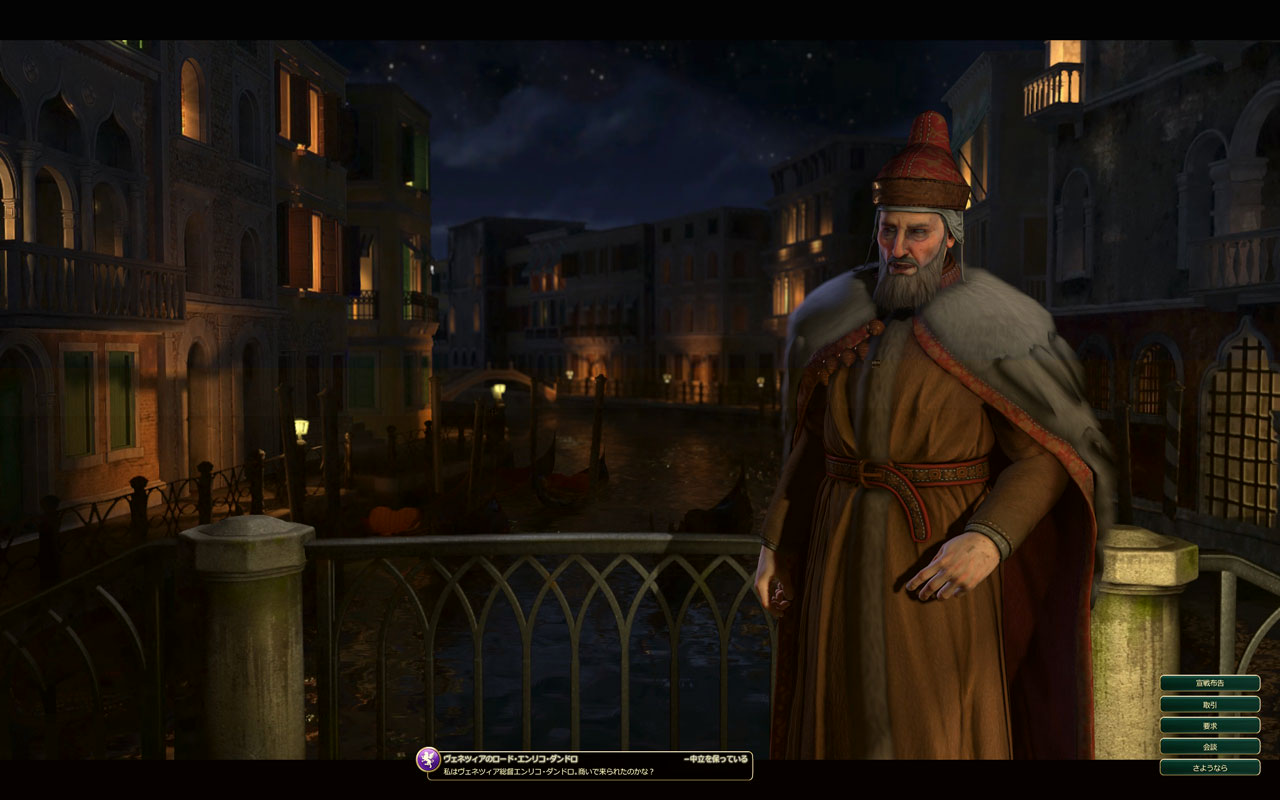Open trade via the 取引 button
1280x800 pixels.
1209,704
